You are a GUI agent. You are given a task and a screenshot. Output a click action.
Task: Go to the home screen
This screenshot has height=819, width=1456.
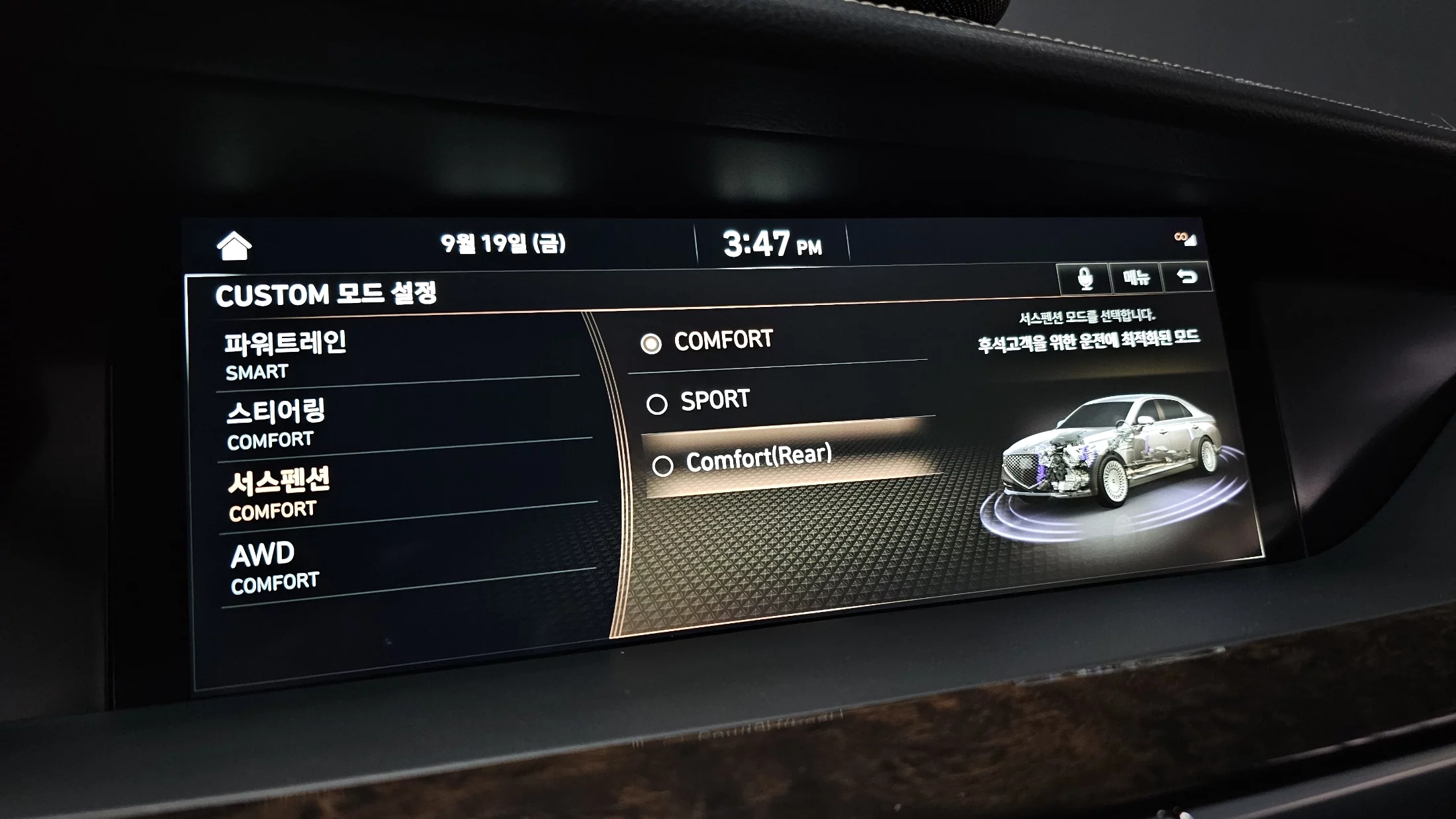coord(234,246)
